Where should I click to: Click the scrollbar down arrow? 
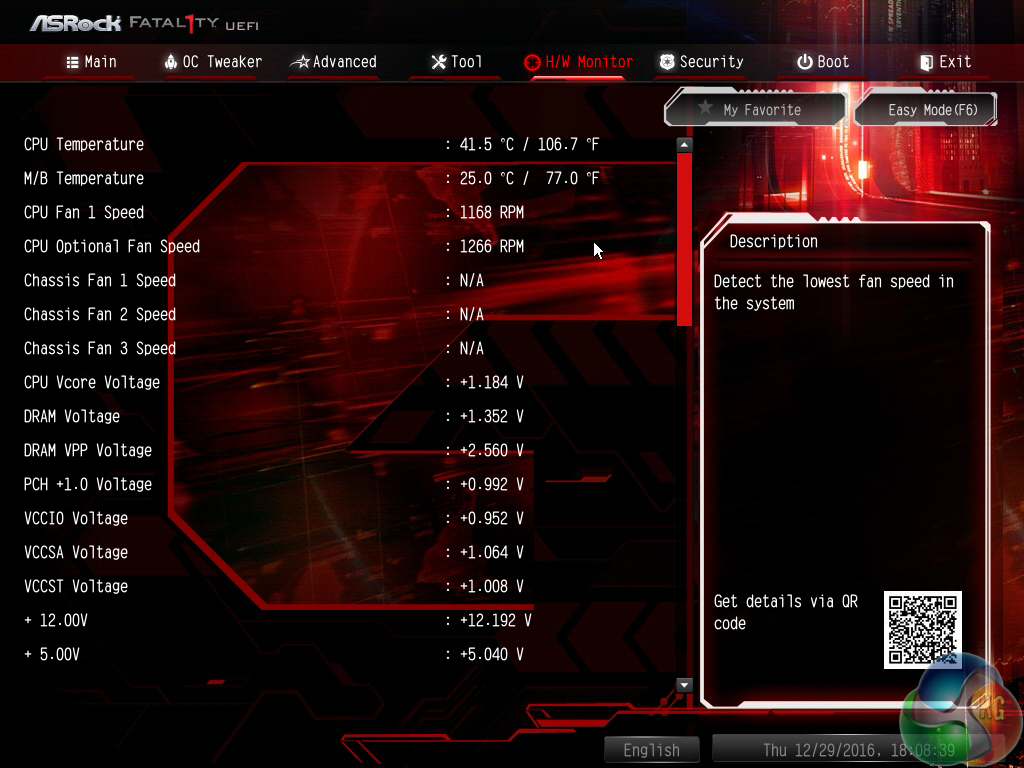click(x=684, y=685)
